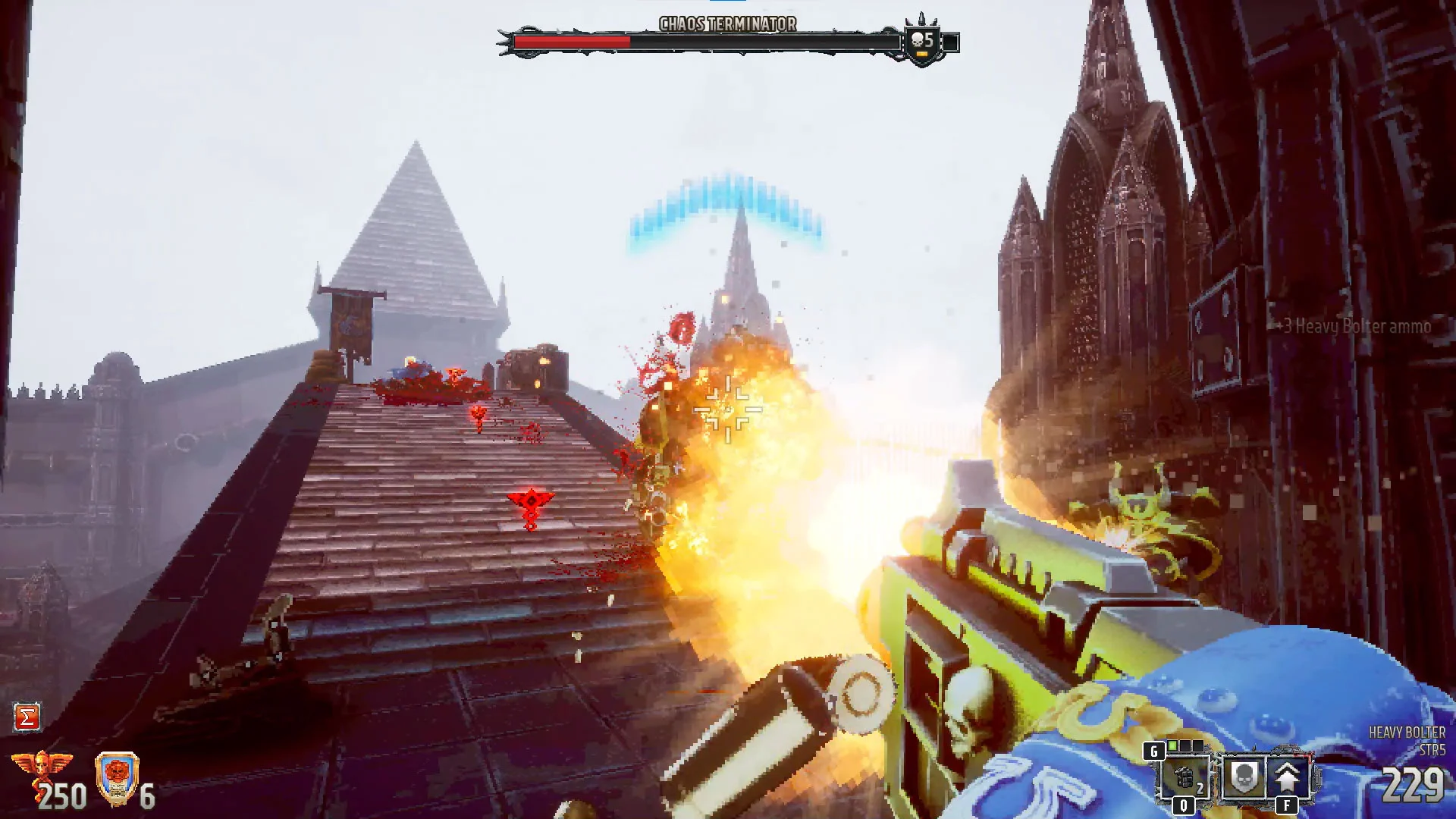
Task: Click the skull shield ability icon
Action: coord(1244,779)
